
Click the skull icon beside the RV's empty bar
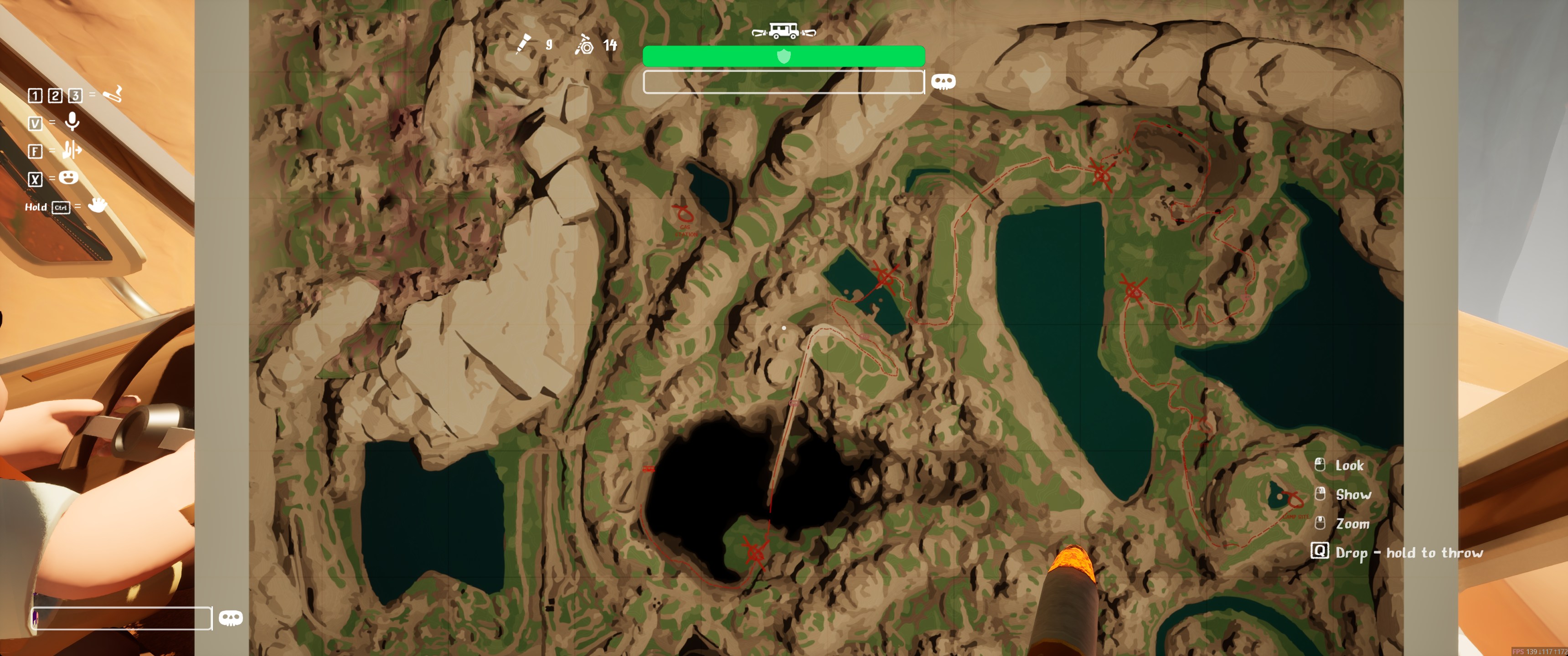943,82
